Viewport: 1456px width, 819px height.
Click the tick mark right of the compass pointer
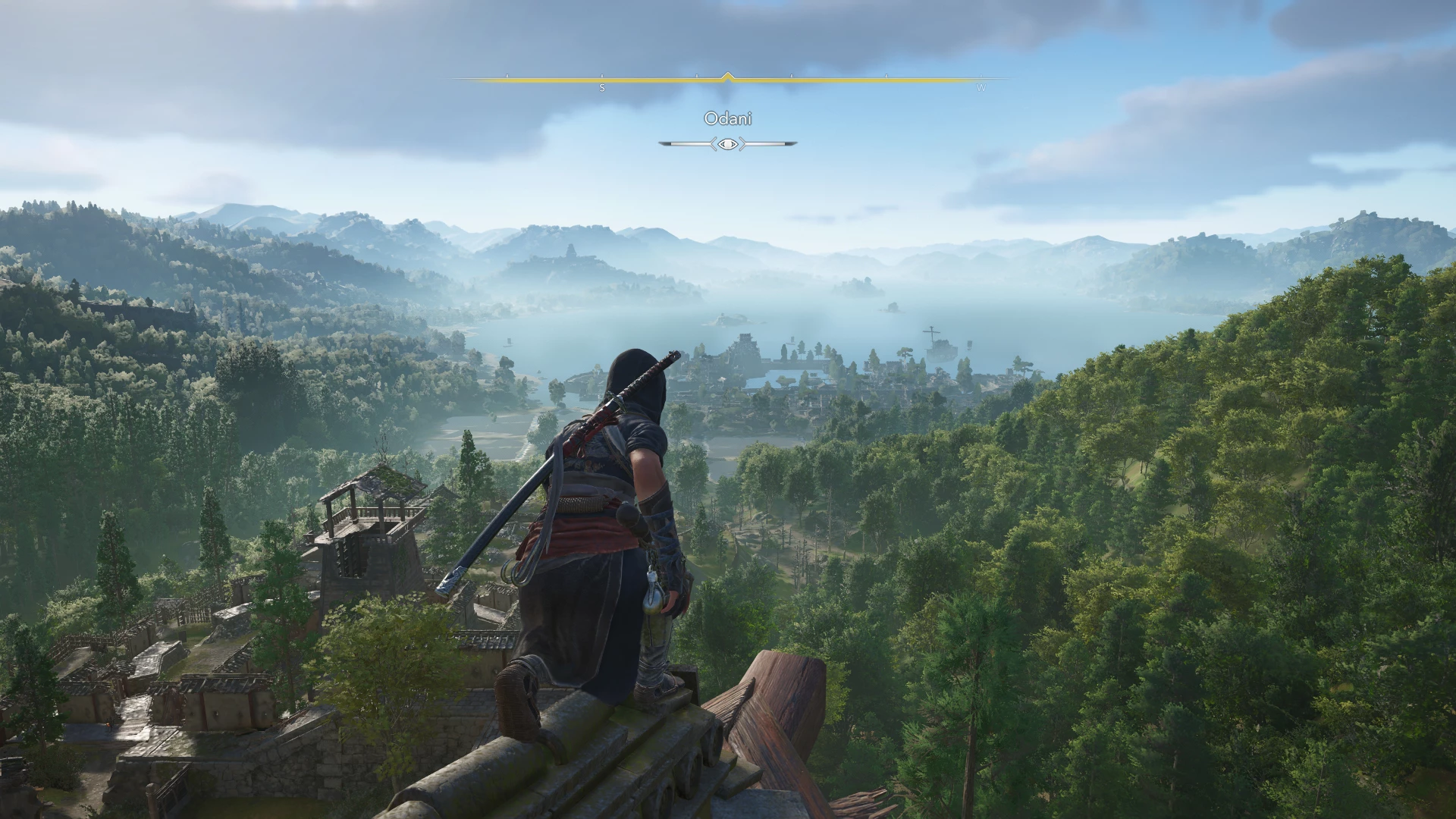point(791,74)
